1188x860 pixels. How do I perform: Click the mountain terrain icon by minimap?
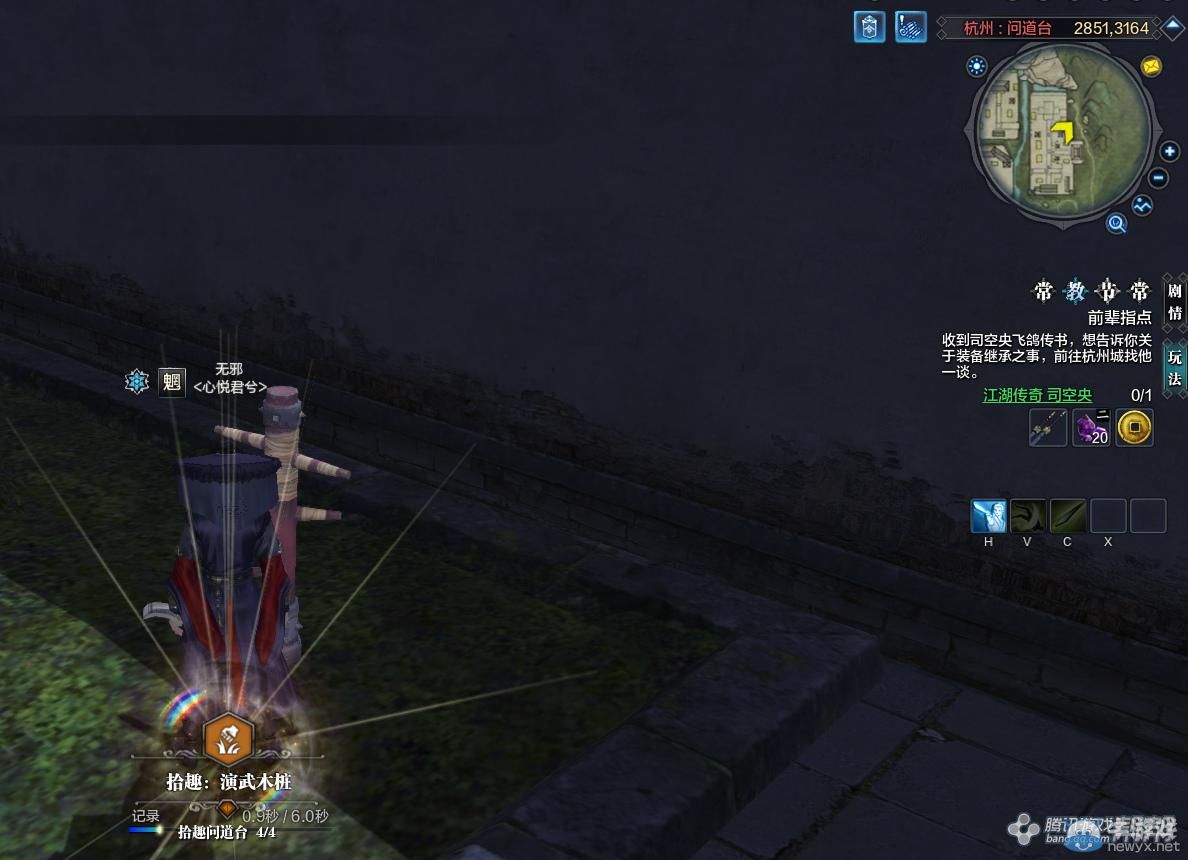pyautogui.click(x=1142, y=206)
